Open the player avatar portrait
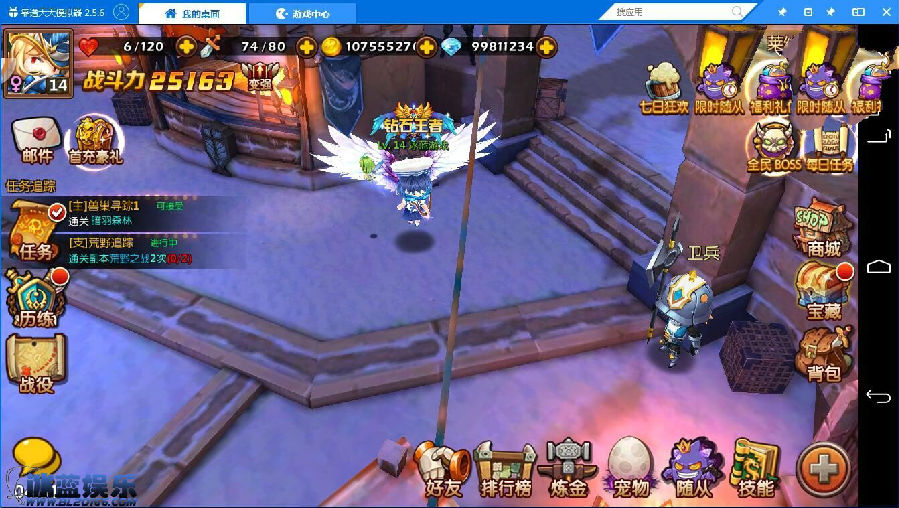Screen dimensions: 899x508 (38, 60)
